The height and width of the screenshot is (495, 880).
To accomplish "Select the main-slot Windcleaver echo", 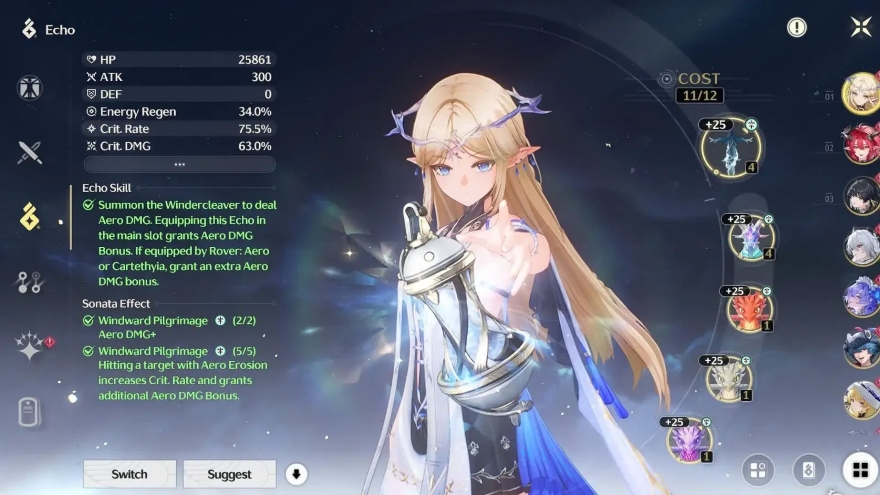I will [x=730, y=149].
